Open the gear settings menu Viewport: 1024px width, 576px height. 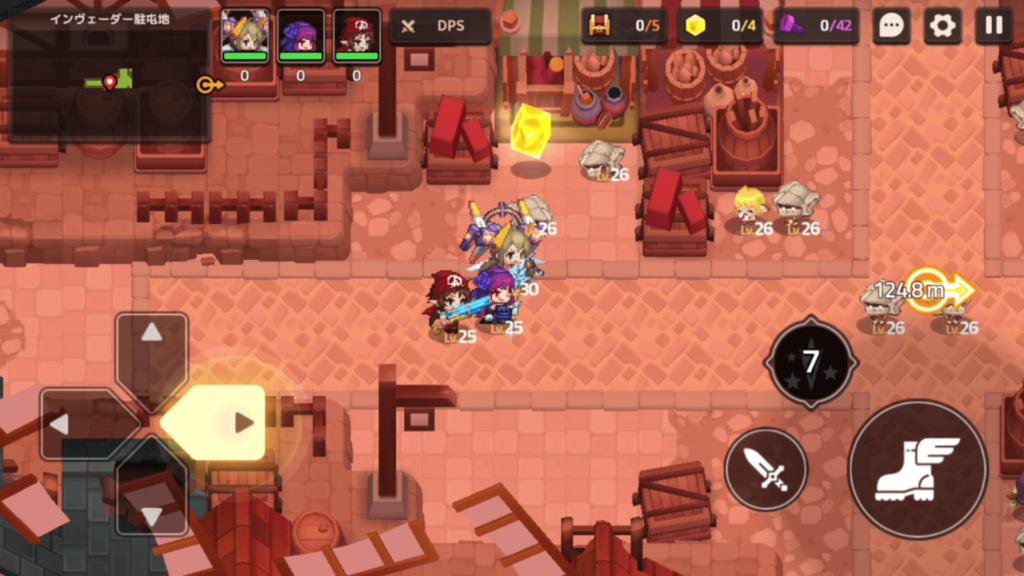[x=942, y=26]
